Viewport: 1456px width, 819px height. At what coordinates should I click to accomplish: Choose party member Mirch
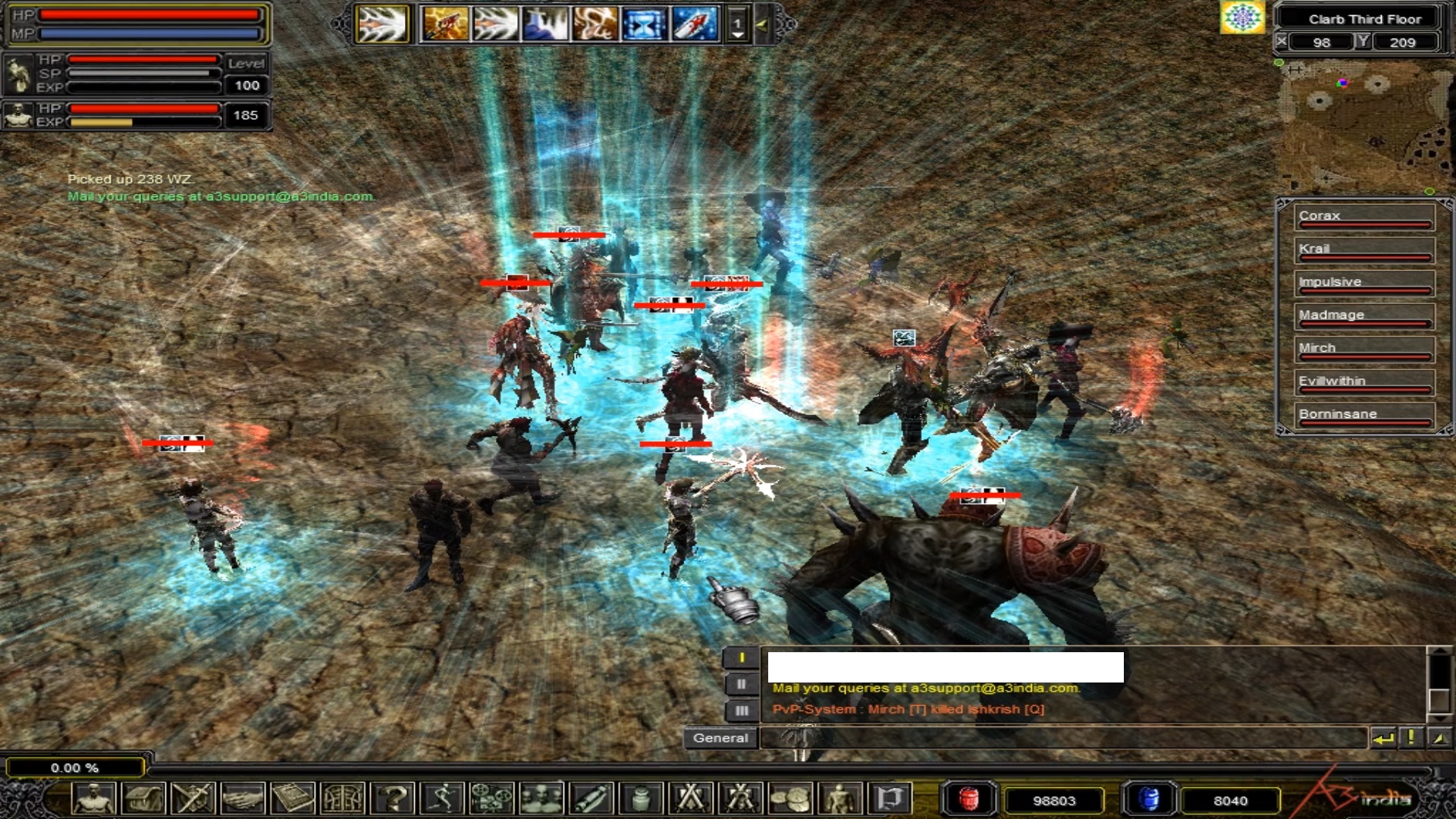point(1363,349)
